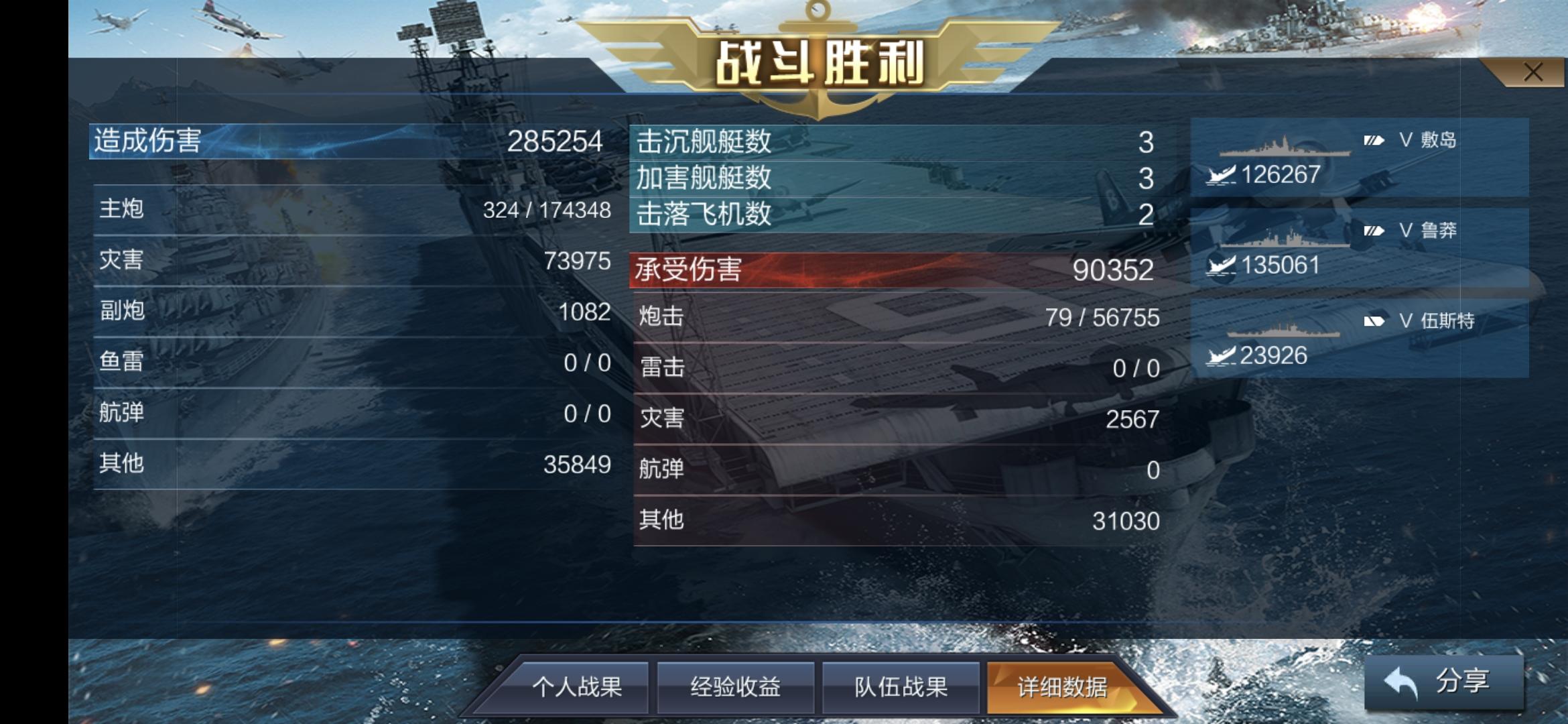Screen dimensions: 1568x724
Task: Click back arrow icon beside 分享
Action: click(x=1401, y=681)
